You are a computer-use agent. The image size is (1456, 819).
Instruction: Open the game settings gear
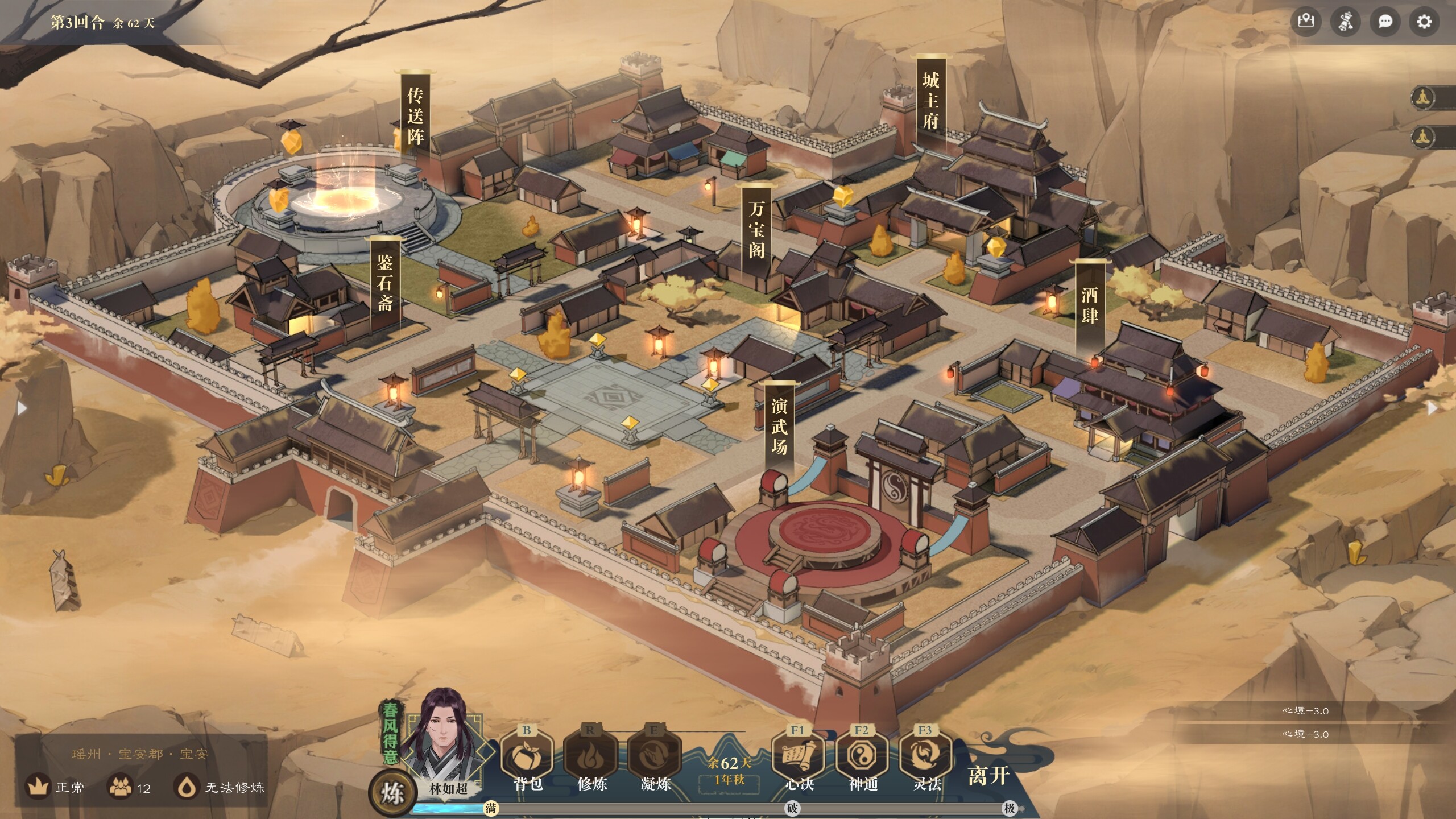tap(1425, 22)
